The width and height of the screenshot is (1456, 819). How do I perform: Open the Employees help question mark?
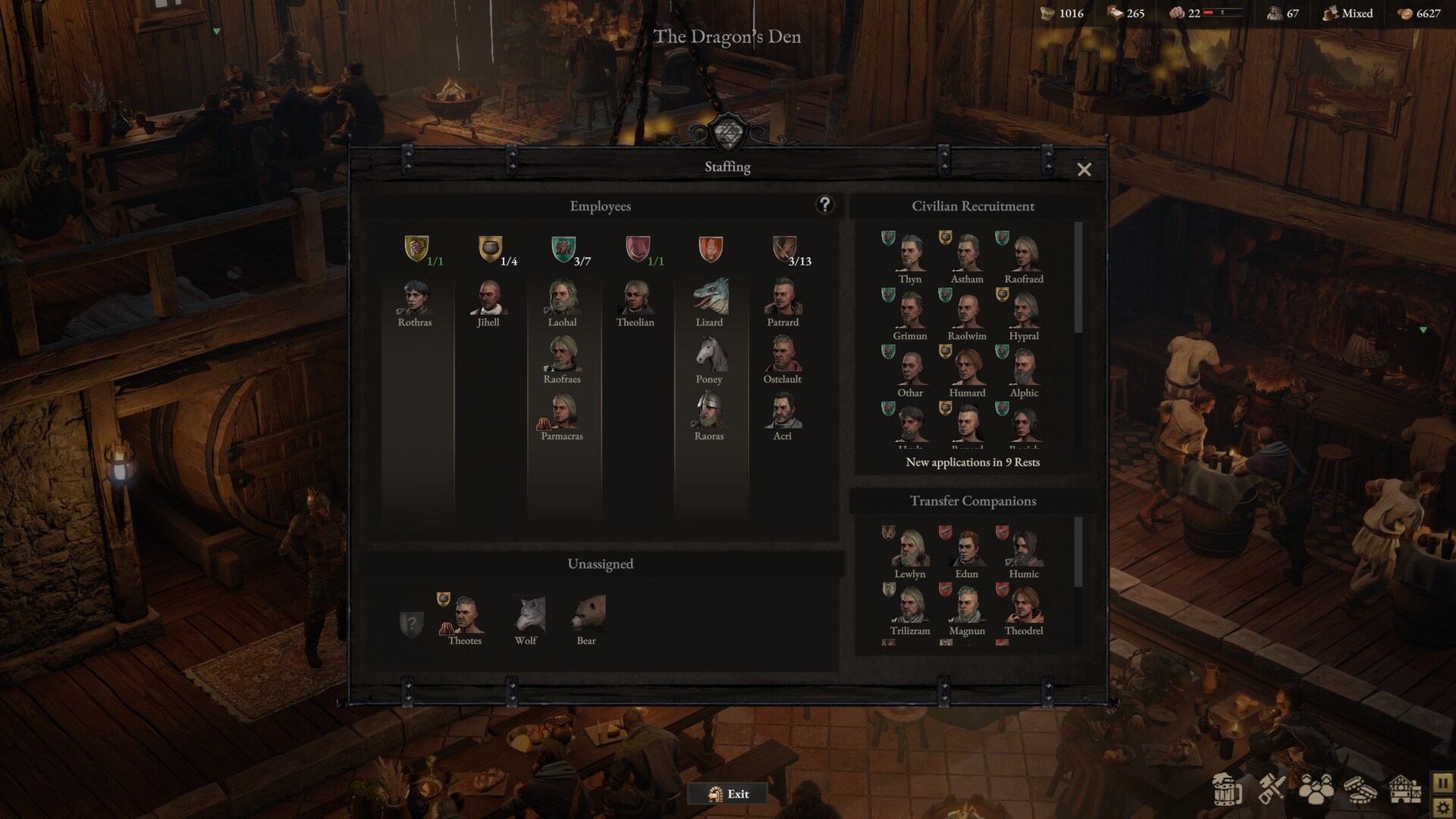824,205
